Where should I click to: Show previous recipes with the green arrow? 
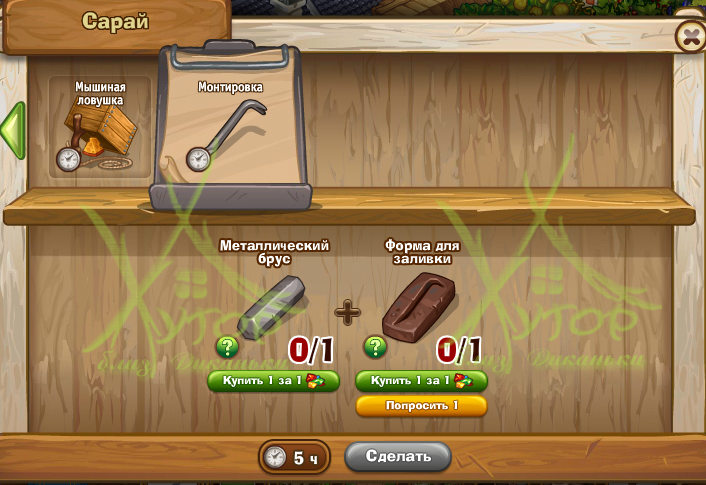pos(12,129)
